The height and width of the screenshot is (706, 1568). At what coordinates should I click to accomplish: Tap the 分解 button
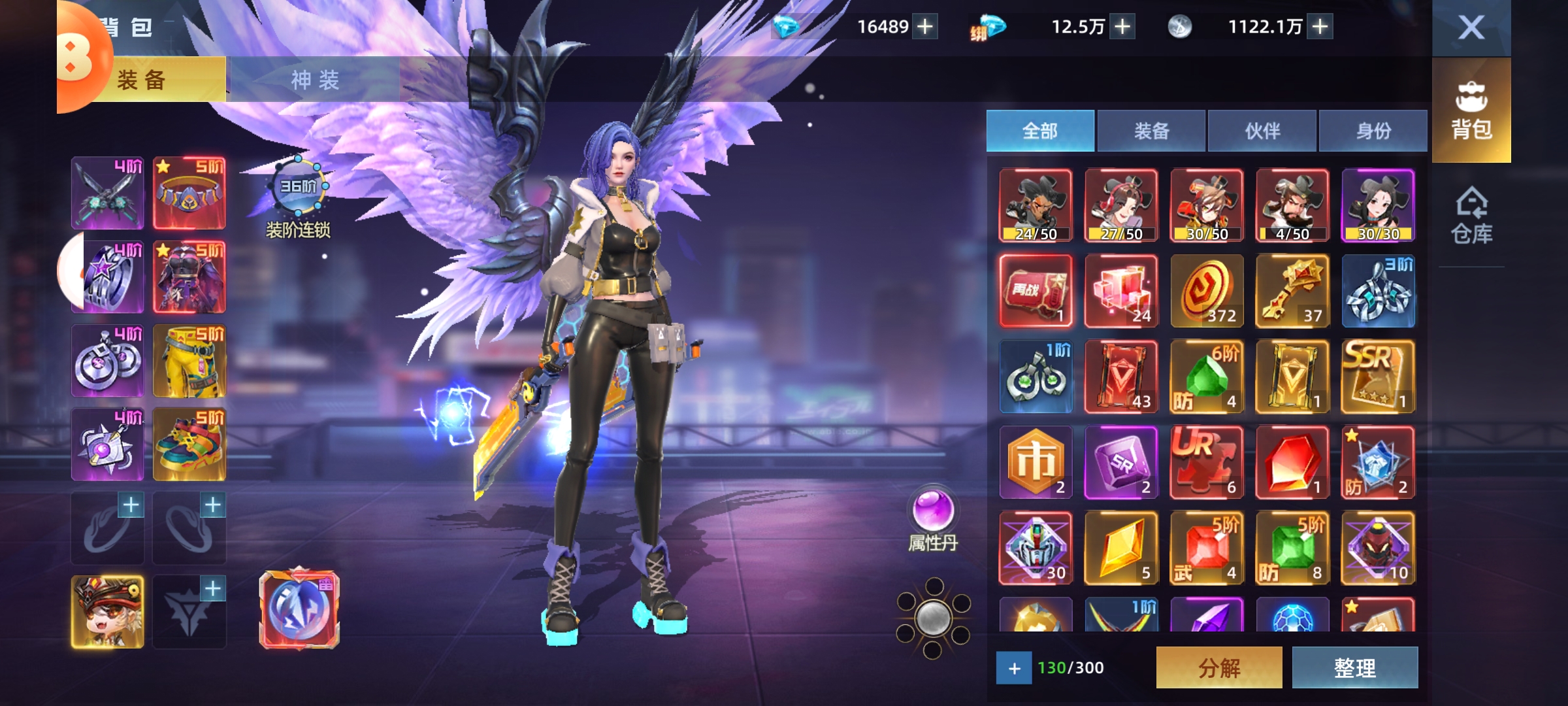[1218, 667]
